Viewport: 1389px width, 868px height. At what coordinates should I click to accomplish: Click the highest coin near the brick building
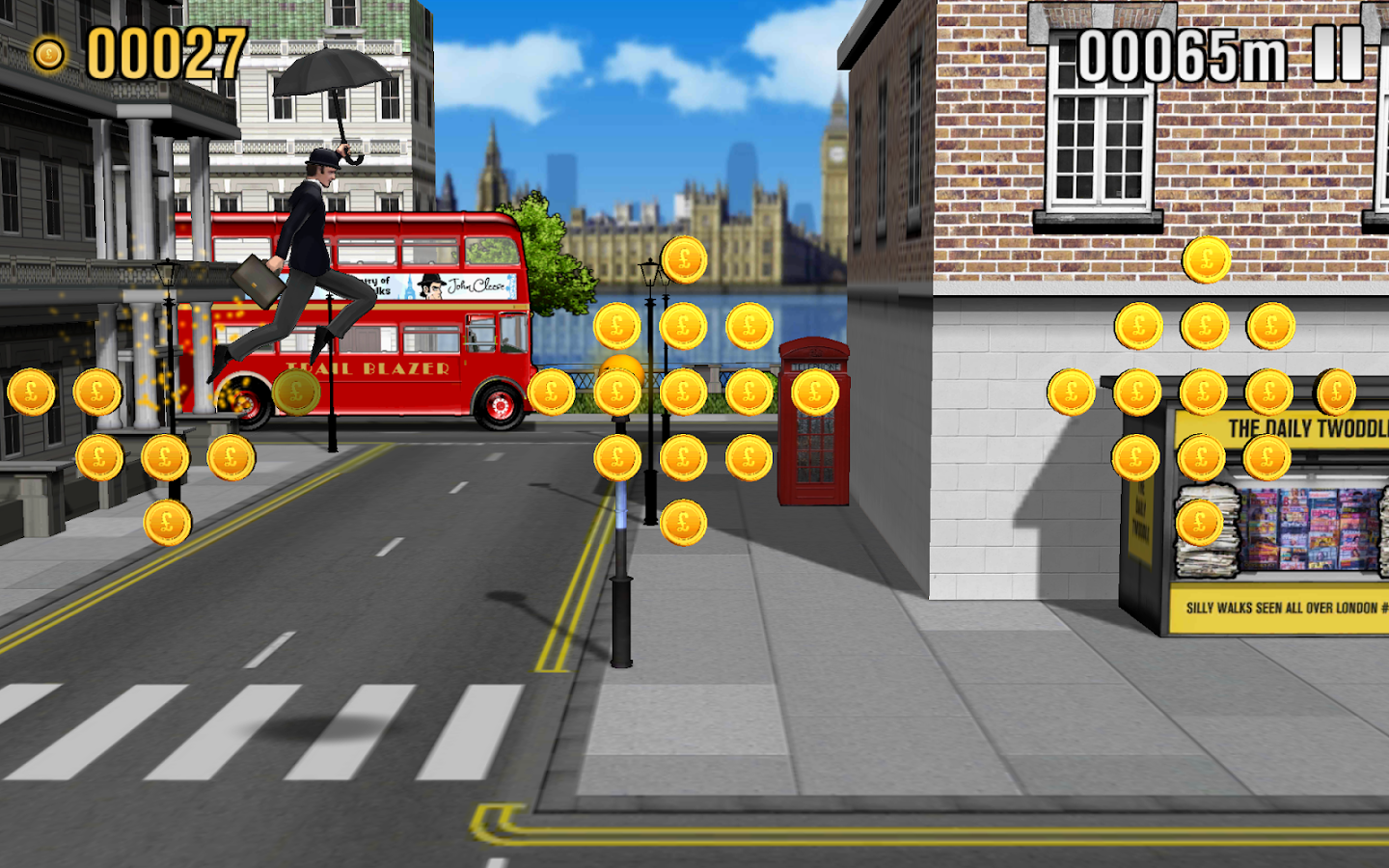(1206, 257)
